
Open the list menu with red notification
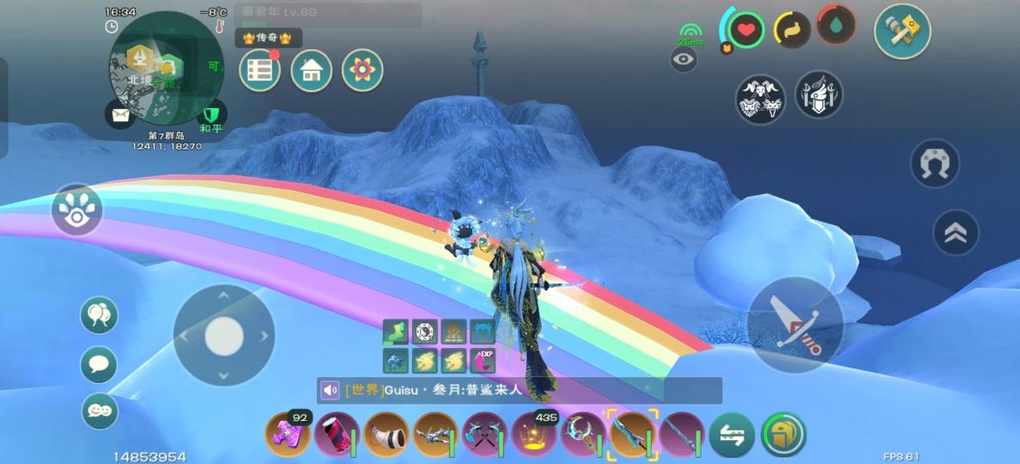(x=259, y=71)
